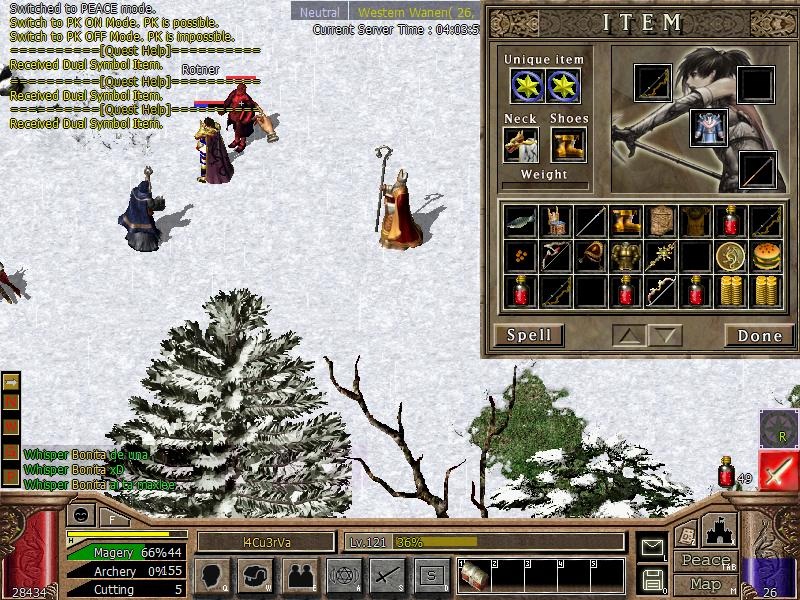Open the crossed swords skill button

tap(387, 576)
